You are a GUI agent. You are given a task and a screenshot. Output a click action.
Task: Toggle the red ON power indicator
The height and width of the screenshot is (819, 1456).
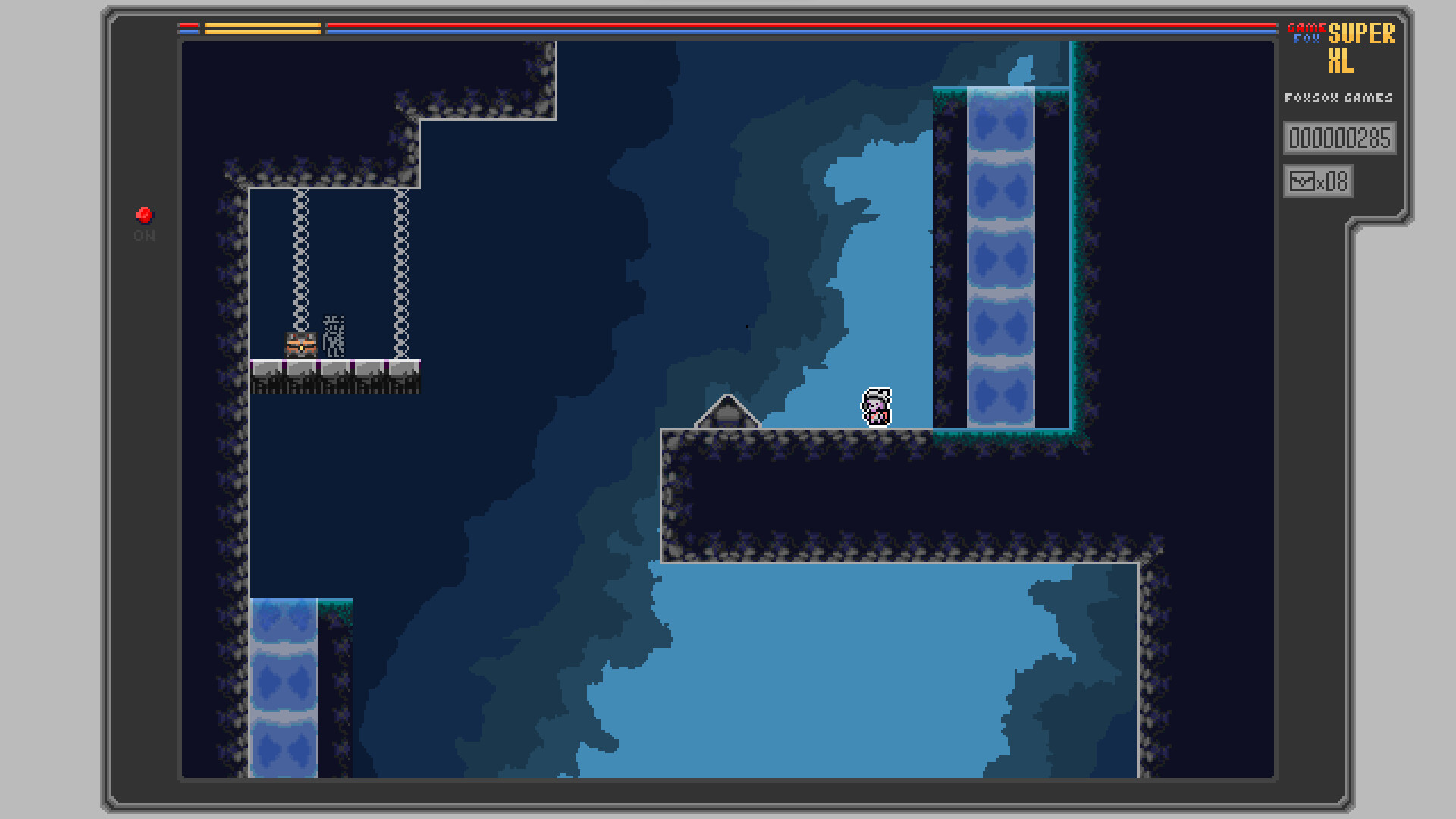coord(143,215)
